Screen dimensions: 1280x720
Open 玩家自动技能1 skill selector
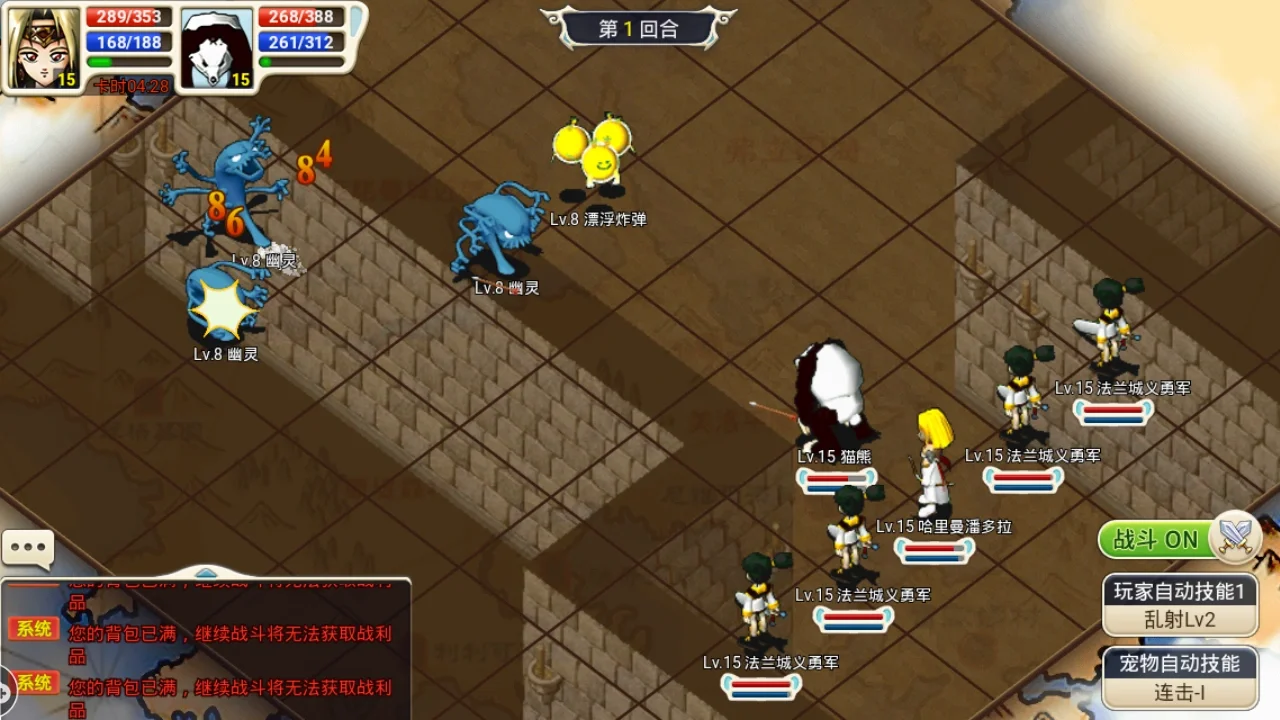click(1180, 605)
